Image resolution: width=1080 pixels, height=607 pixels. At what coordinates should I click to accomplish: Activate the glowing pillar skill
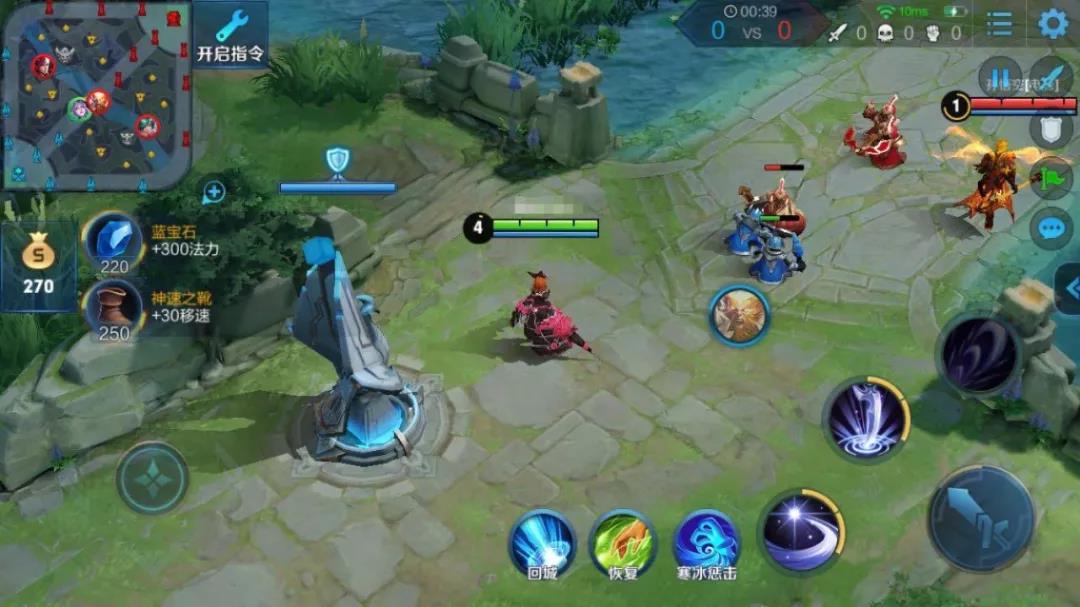click(x=865, y=420)
